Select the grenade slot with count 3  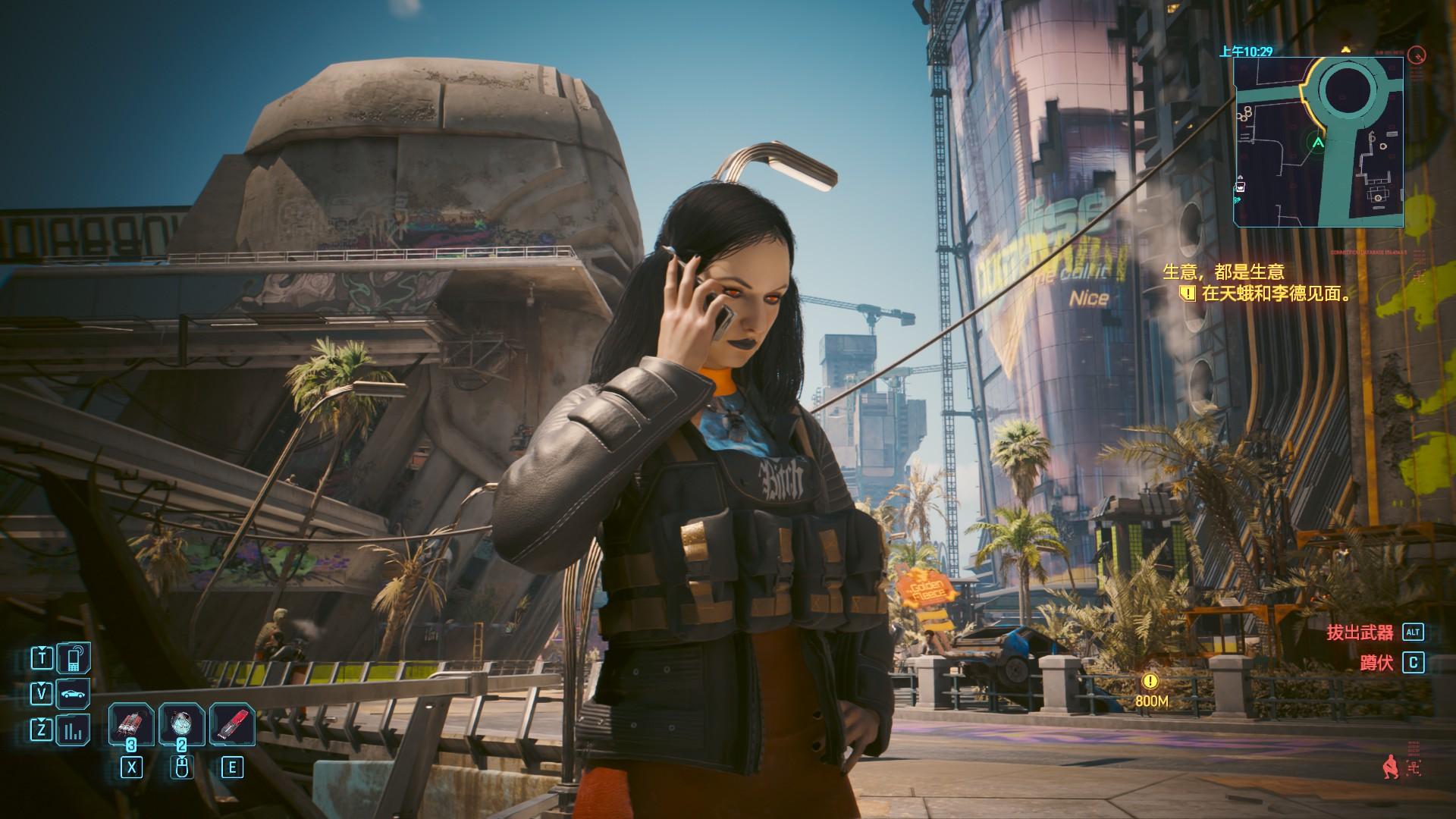(x=132, y=724)
